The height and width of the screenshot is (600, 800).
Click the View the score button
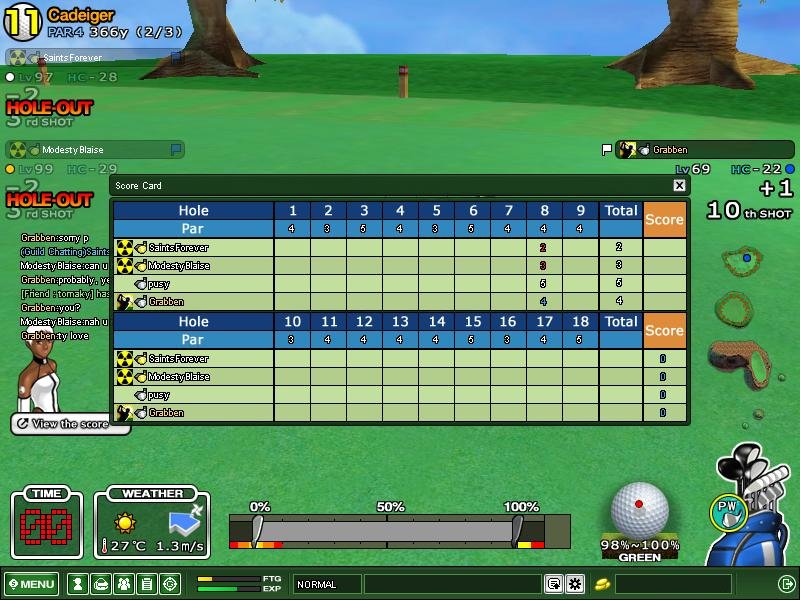[x=70, y=424]
